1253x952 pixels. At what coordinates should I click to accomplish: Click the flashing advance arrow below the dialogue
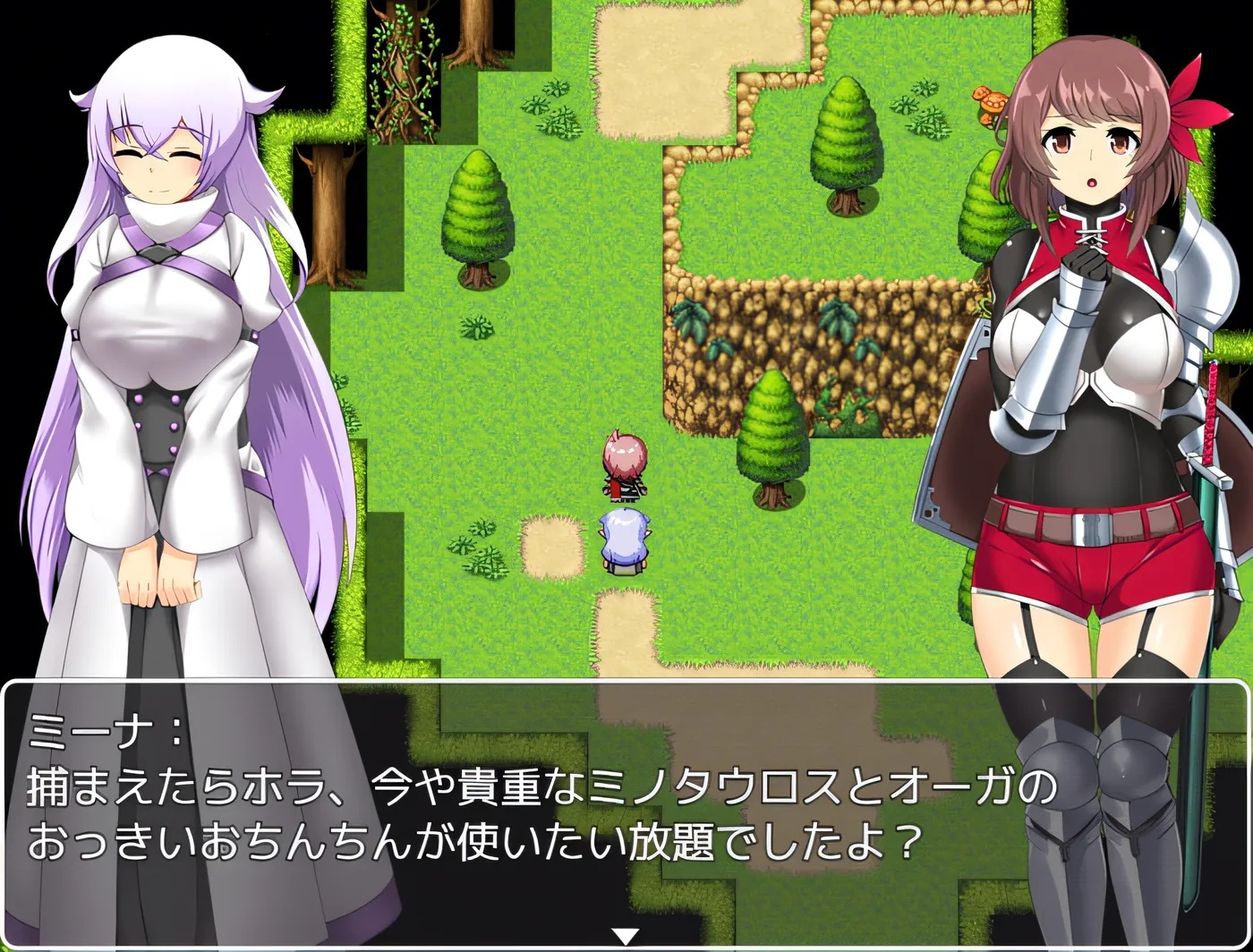tap(624, 933)
